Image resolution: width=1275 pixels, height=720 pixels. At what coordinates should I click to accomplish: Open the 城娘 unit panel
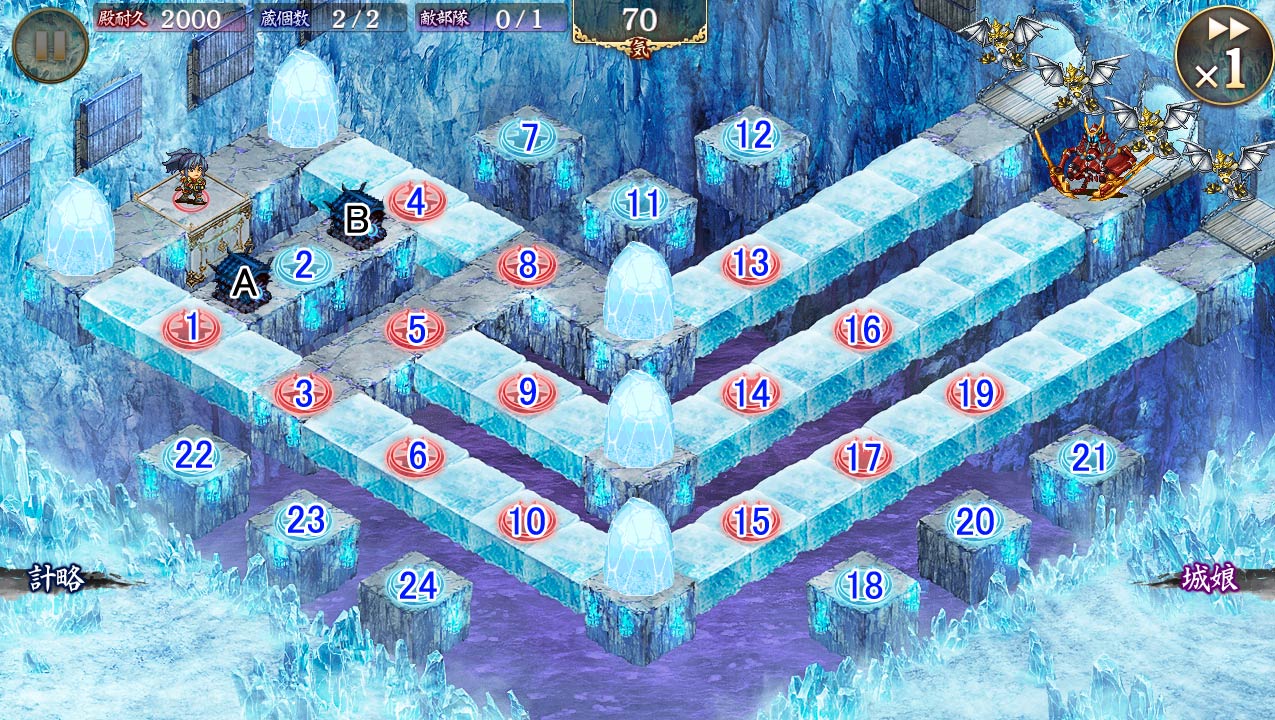(x=1210, y=579)
